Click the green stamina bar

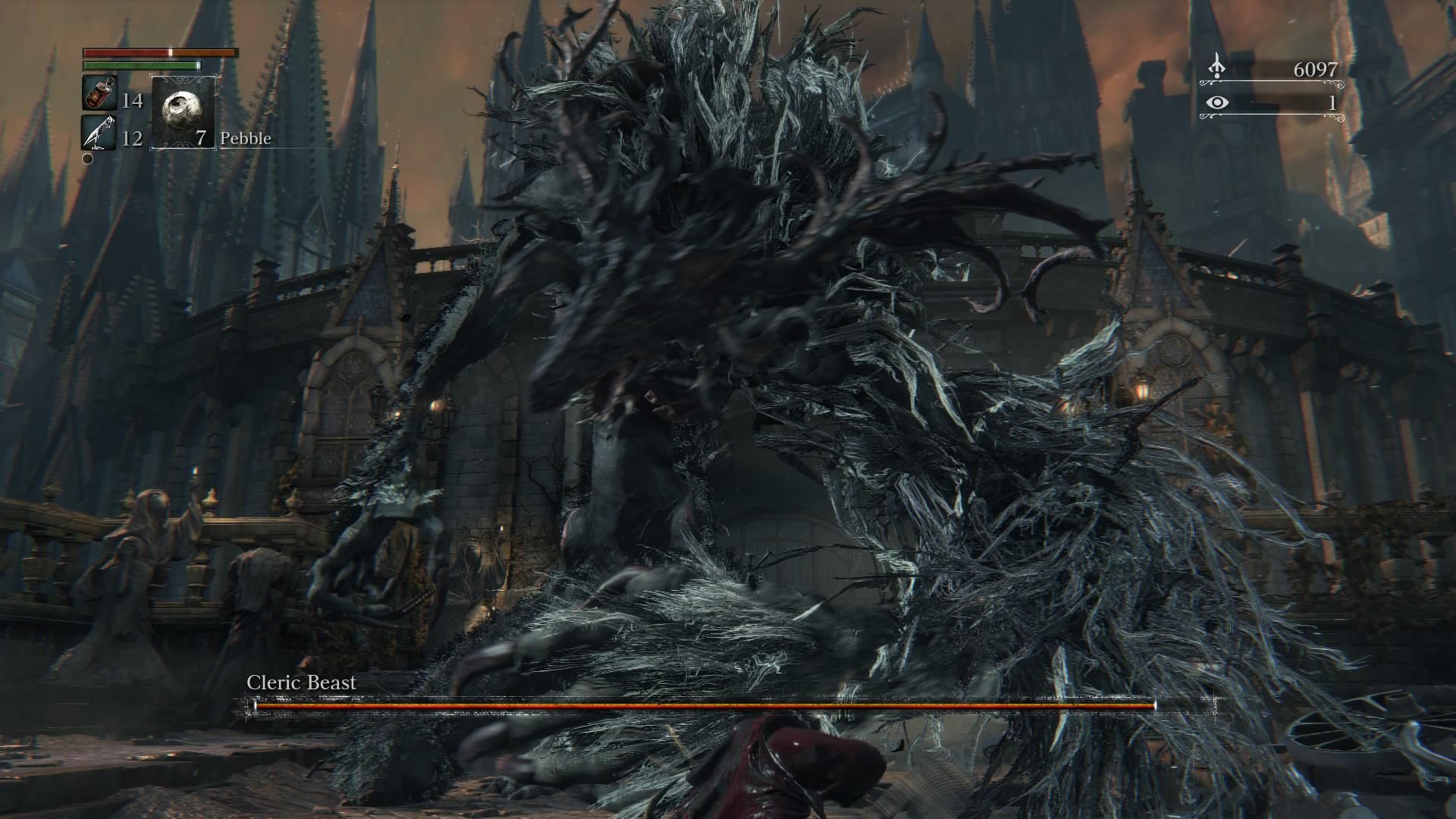click(140, 67)
